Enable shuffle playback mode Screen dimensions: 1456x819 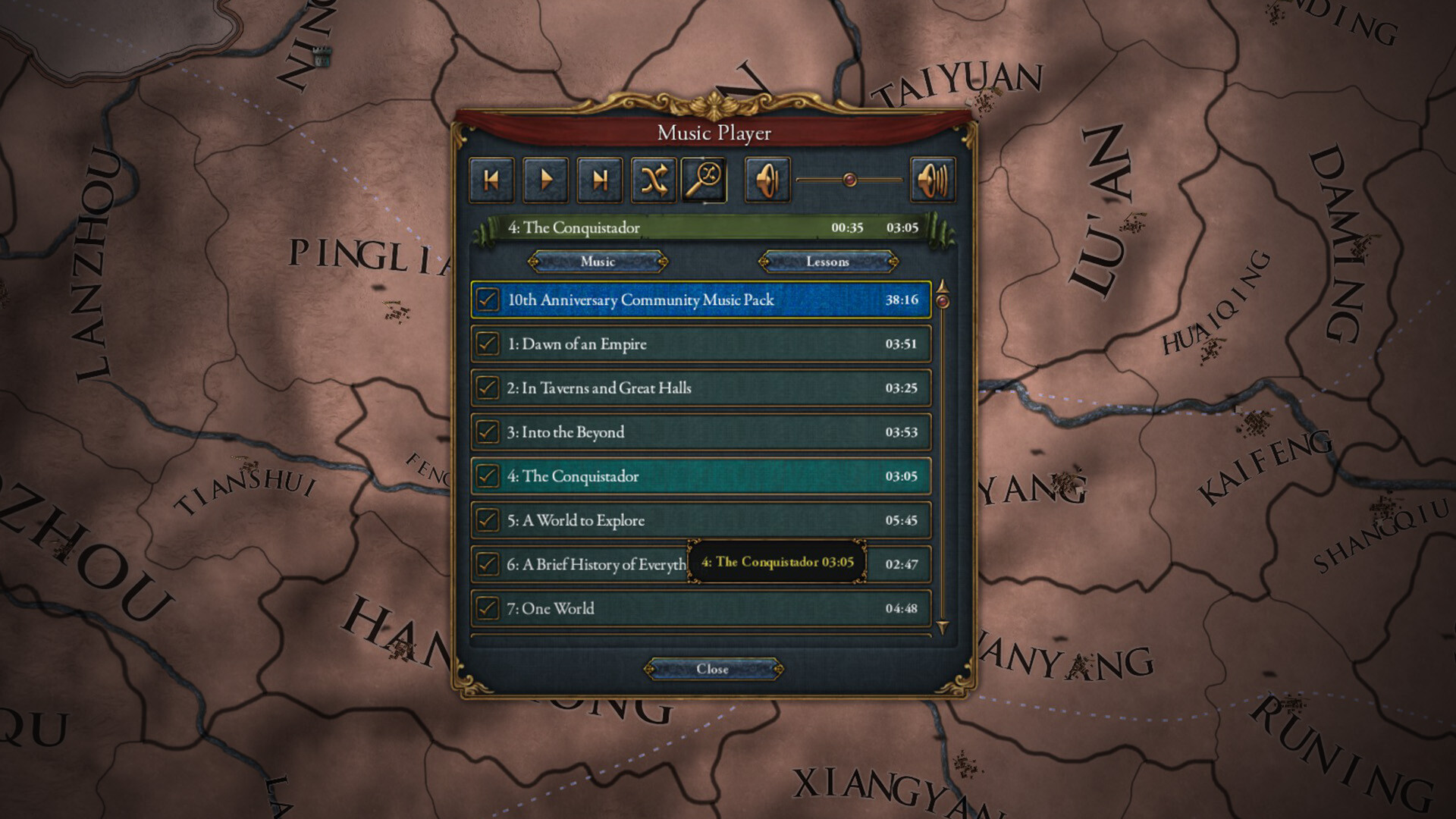(x=654, y=180)
